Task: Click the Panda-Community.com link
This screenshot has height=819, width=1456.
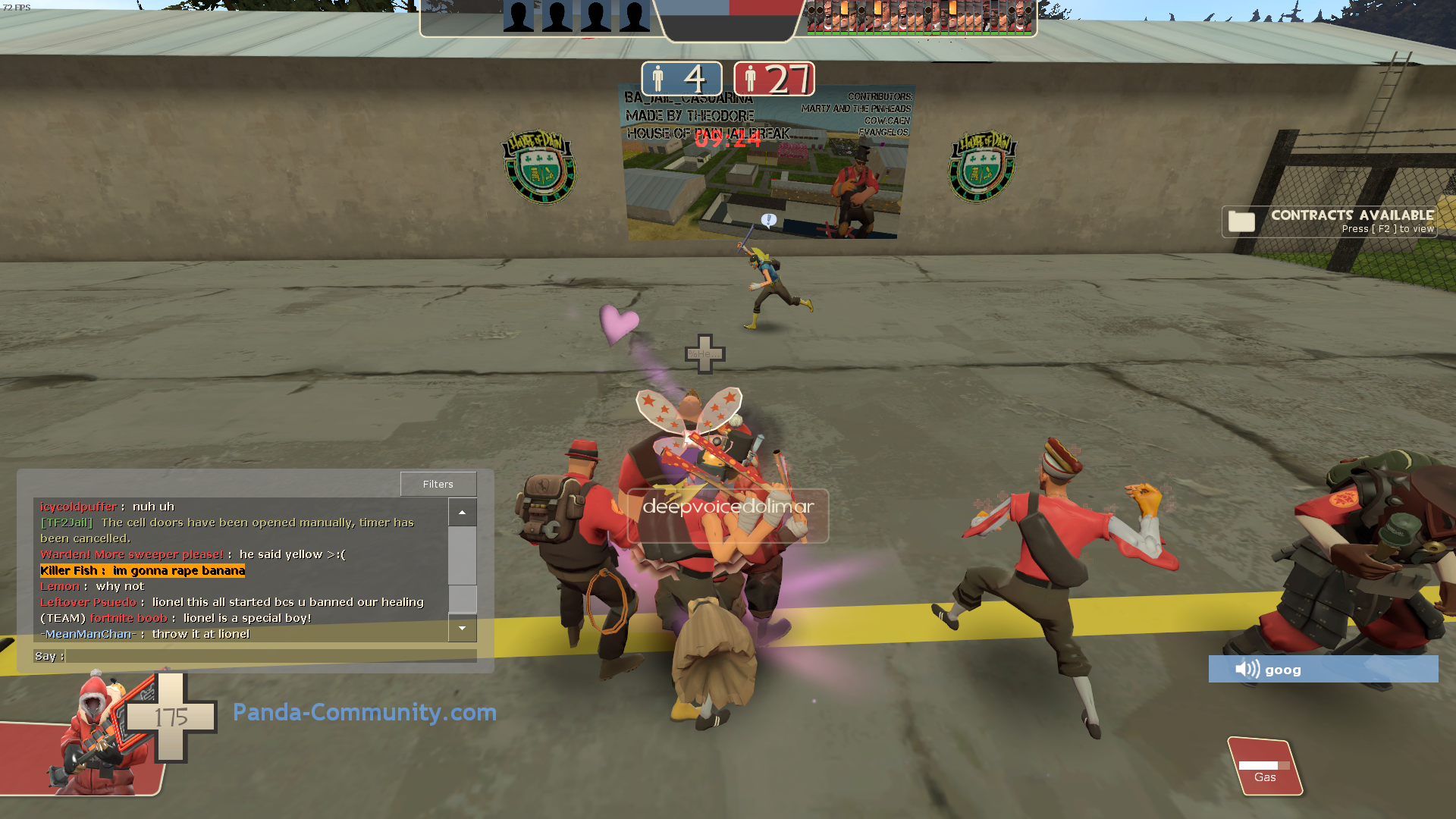Action: [363, 712]
